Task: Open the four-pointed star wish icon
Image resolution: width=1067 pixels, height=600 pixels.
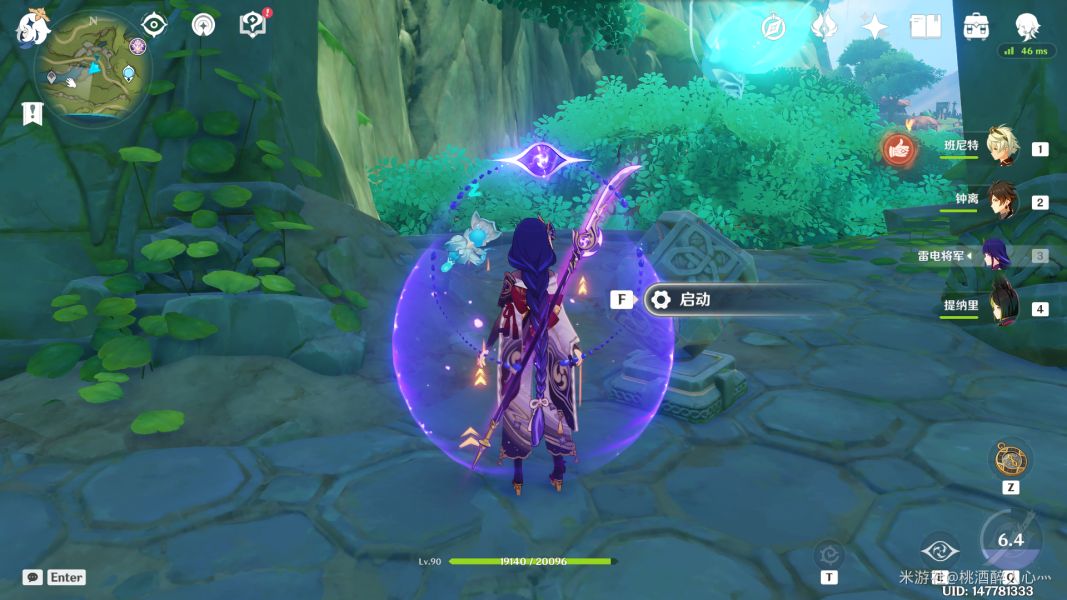Action: pos(875,27)
